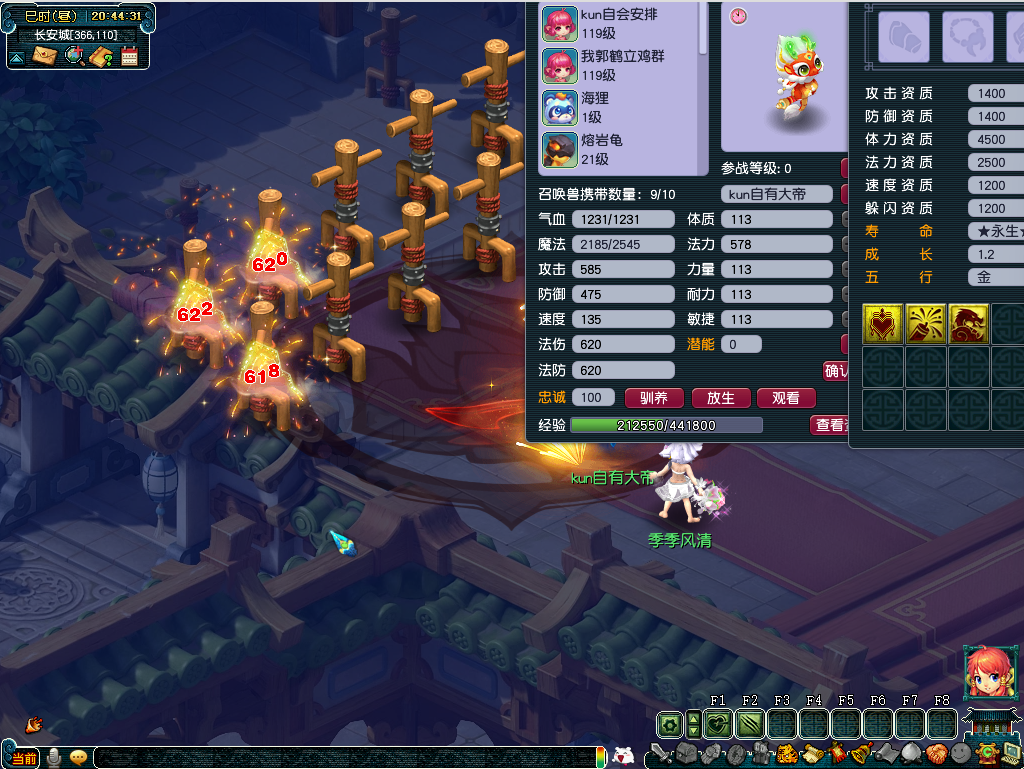Release the pet with 放生

pos(720,398)
